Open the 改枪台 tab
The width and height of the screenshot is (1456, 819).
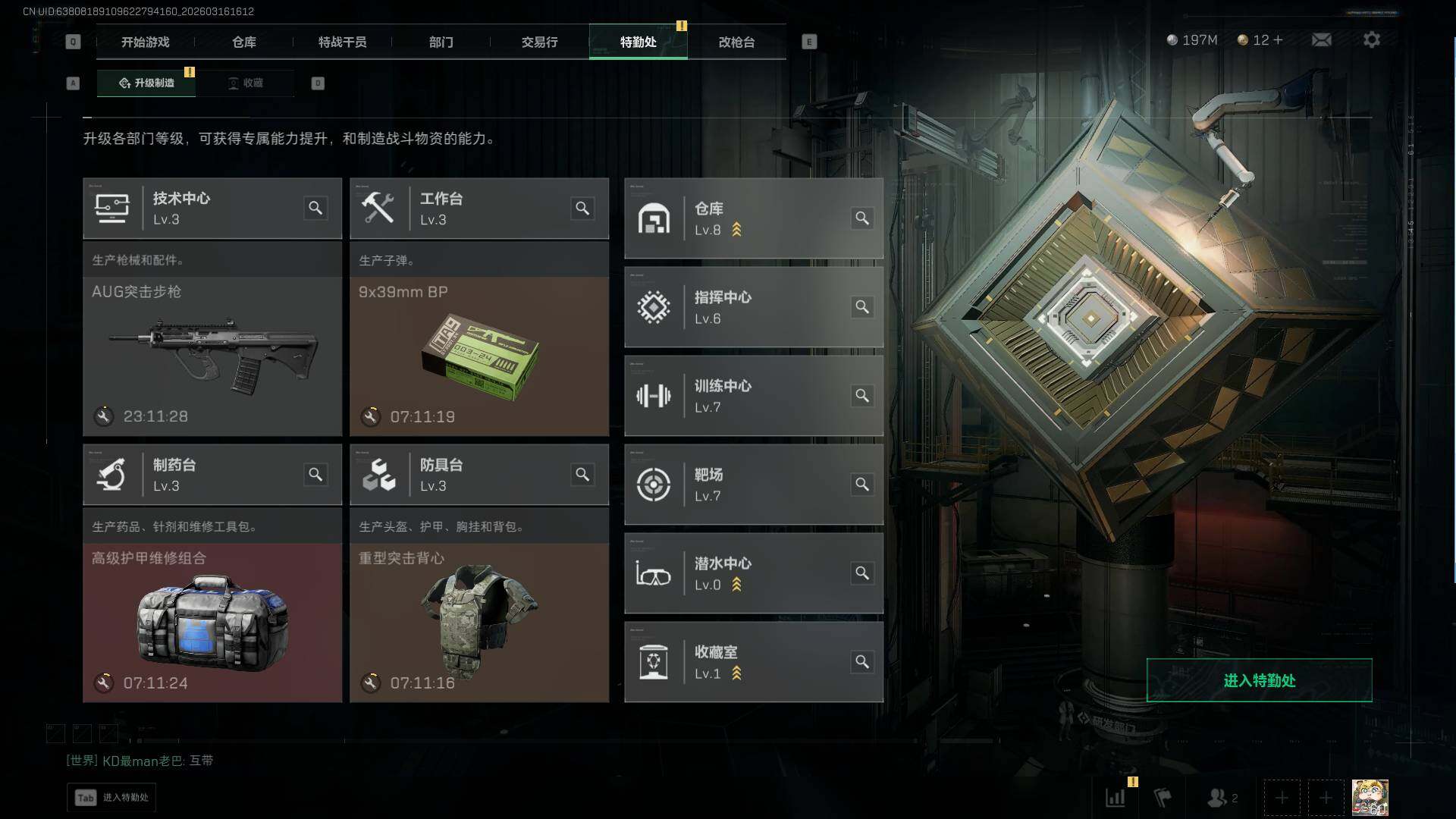point(736,42)
